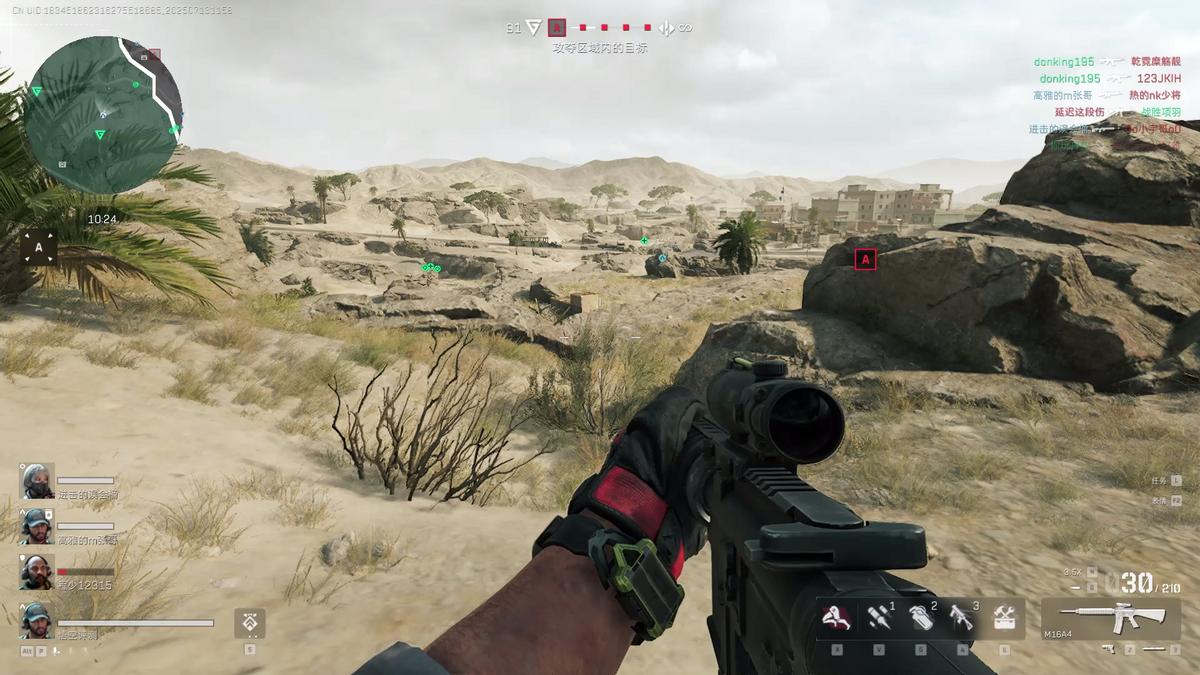Open the toolbox repair kit slot
Image resolution: width=1200 pixels, height=675 pixels.
point(1004,619)
